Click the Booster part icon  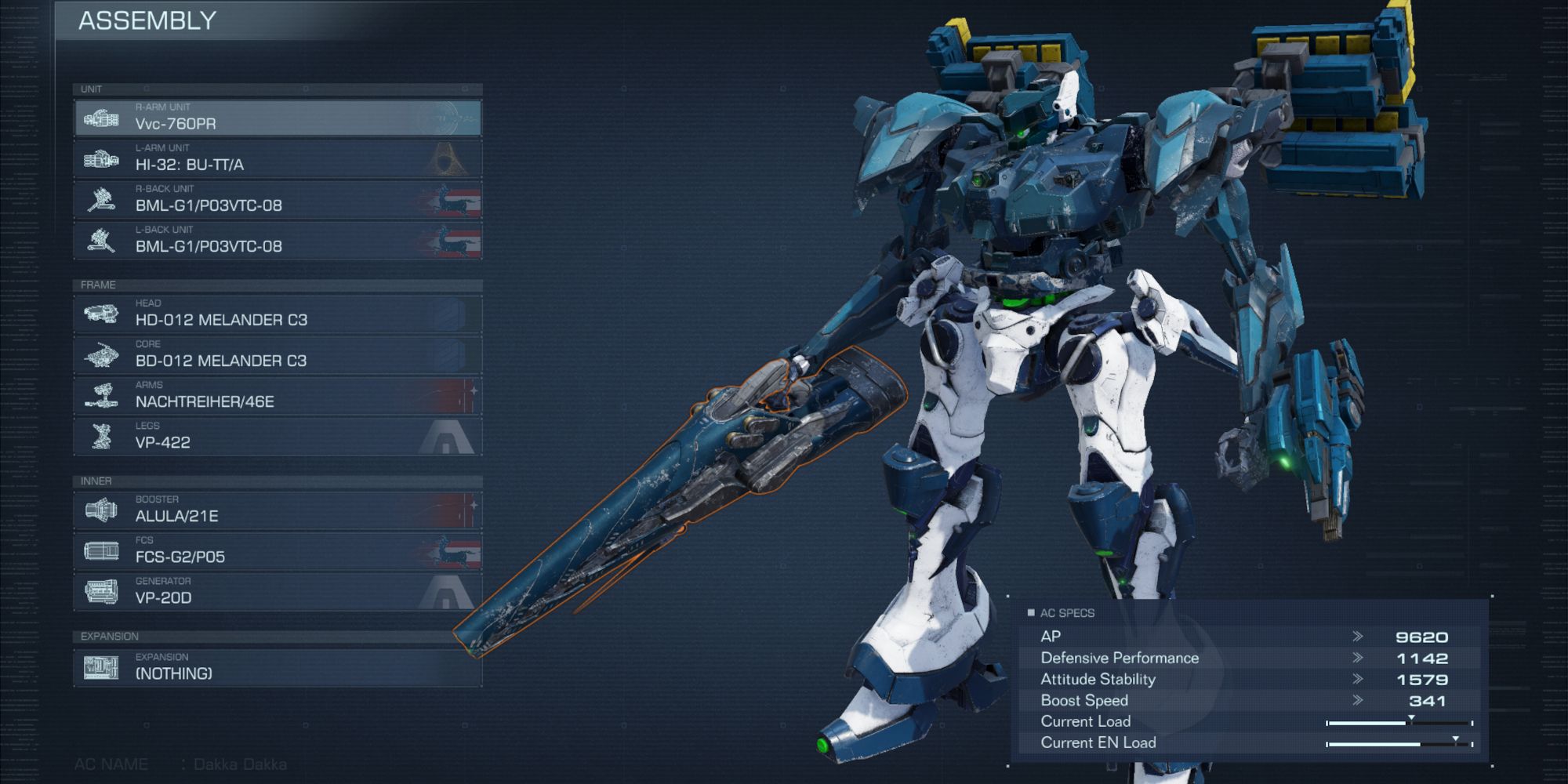point(102,509)
